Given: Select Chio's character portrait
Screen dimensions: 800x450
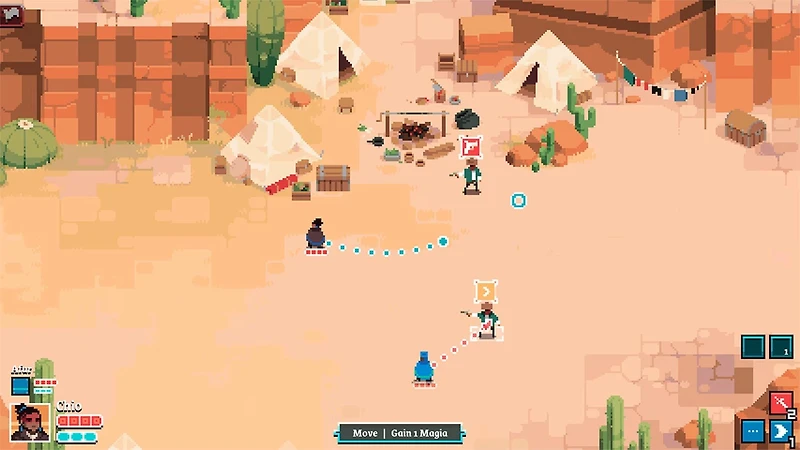Looking at the screenshot, I should tap(30, 421).
